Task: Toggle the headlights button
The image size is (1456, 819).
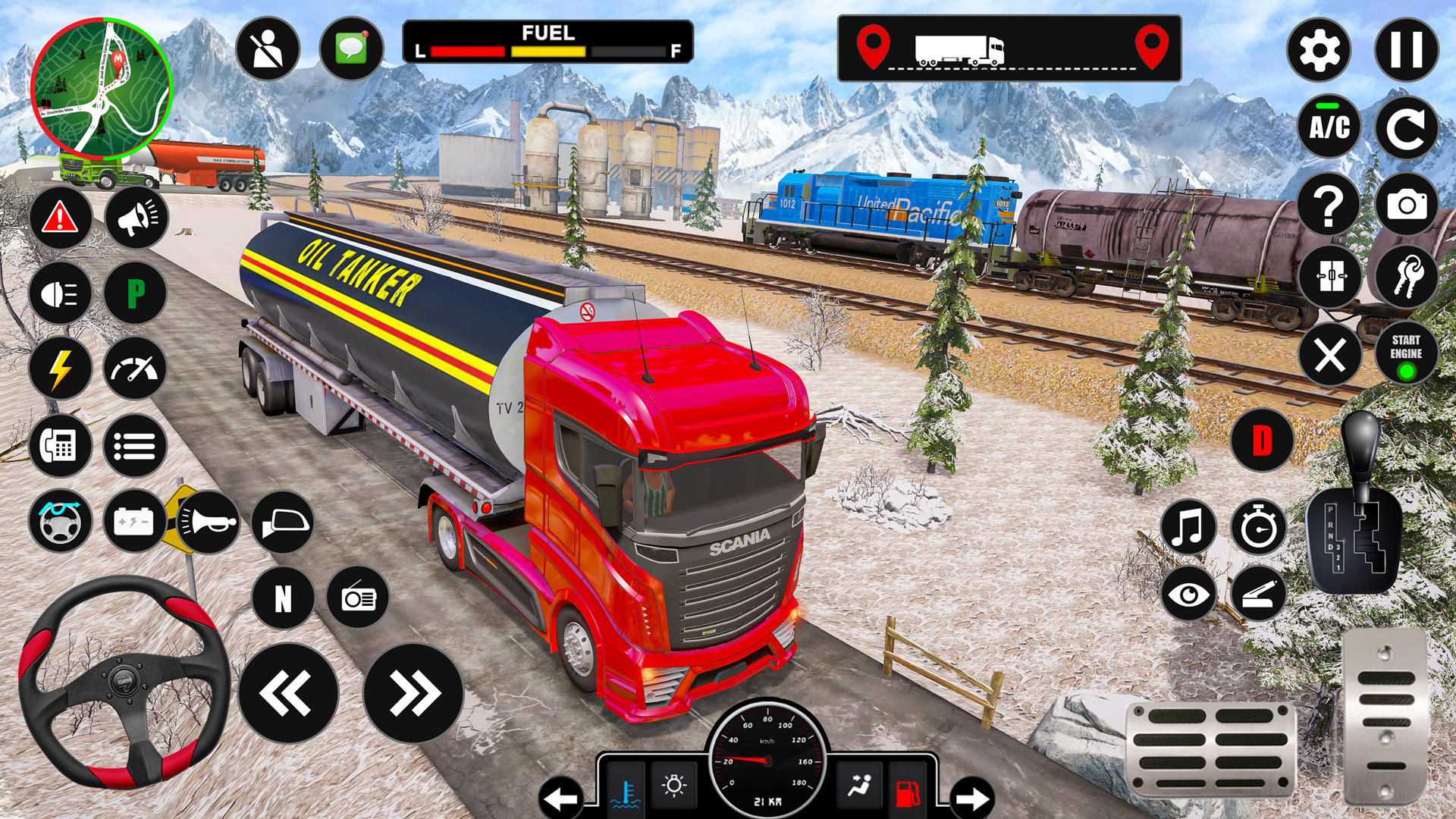Action: pyautogui.click(x=61, y=293)
